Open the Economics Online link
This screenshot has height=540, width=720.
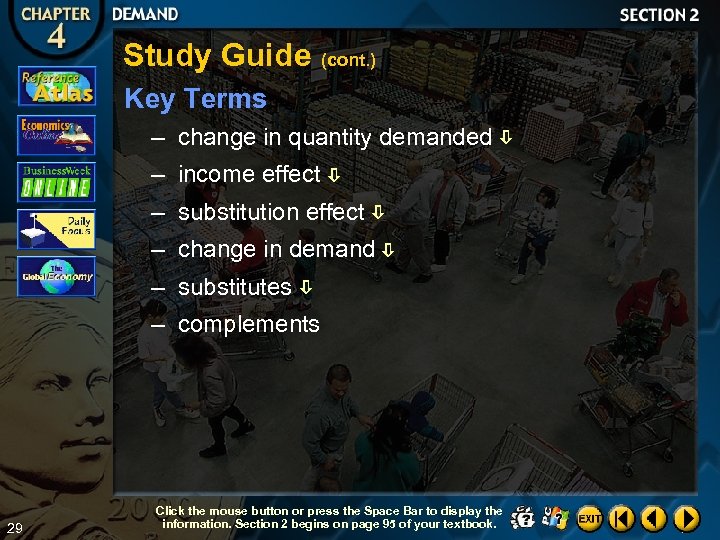(x=56, y=134)
